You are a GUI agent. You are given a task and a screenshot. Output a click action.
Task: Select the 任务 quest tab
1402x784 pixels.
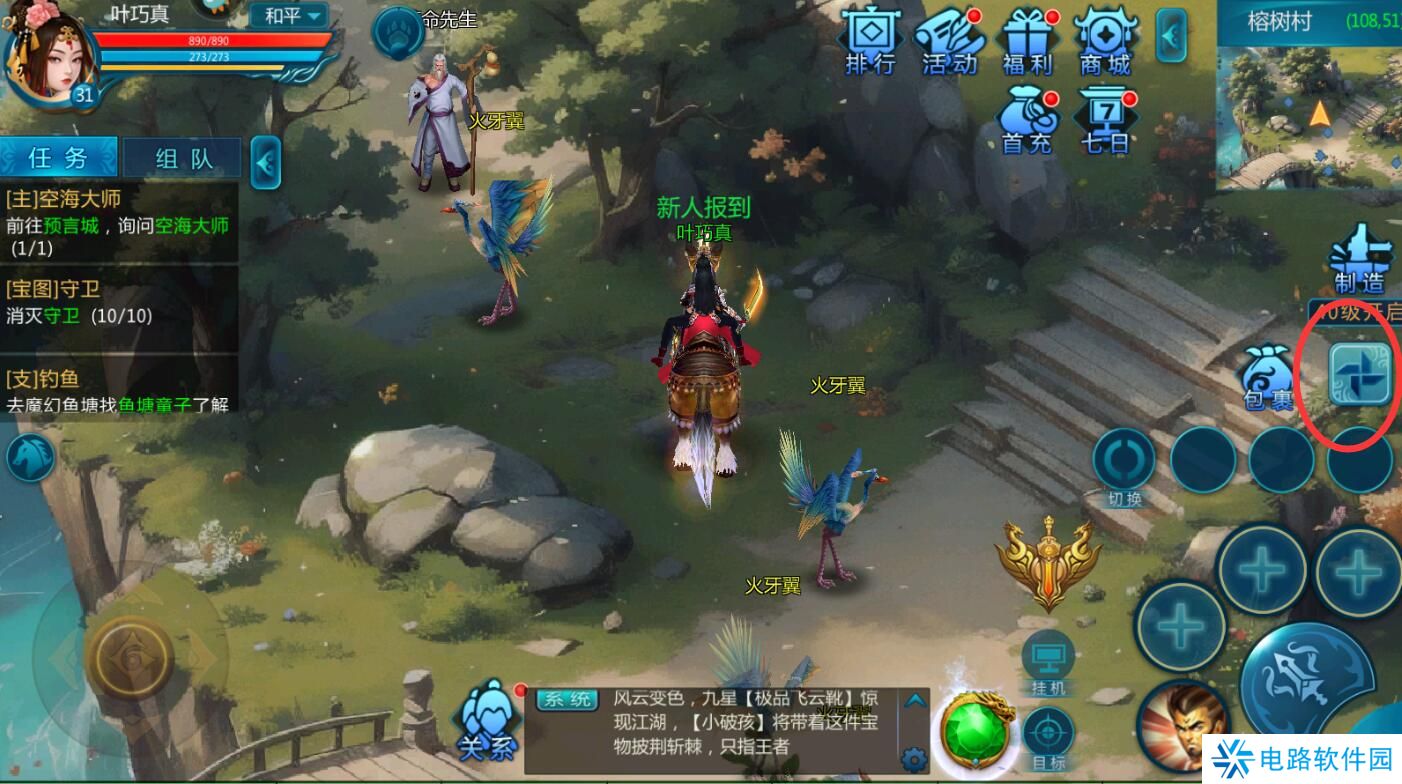click(58, 158)
